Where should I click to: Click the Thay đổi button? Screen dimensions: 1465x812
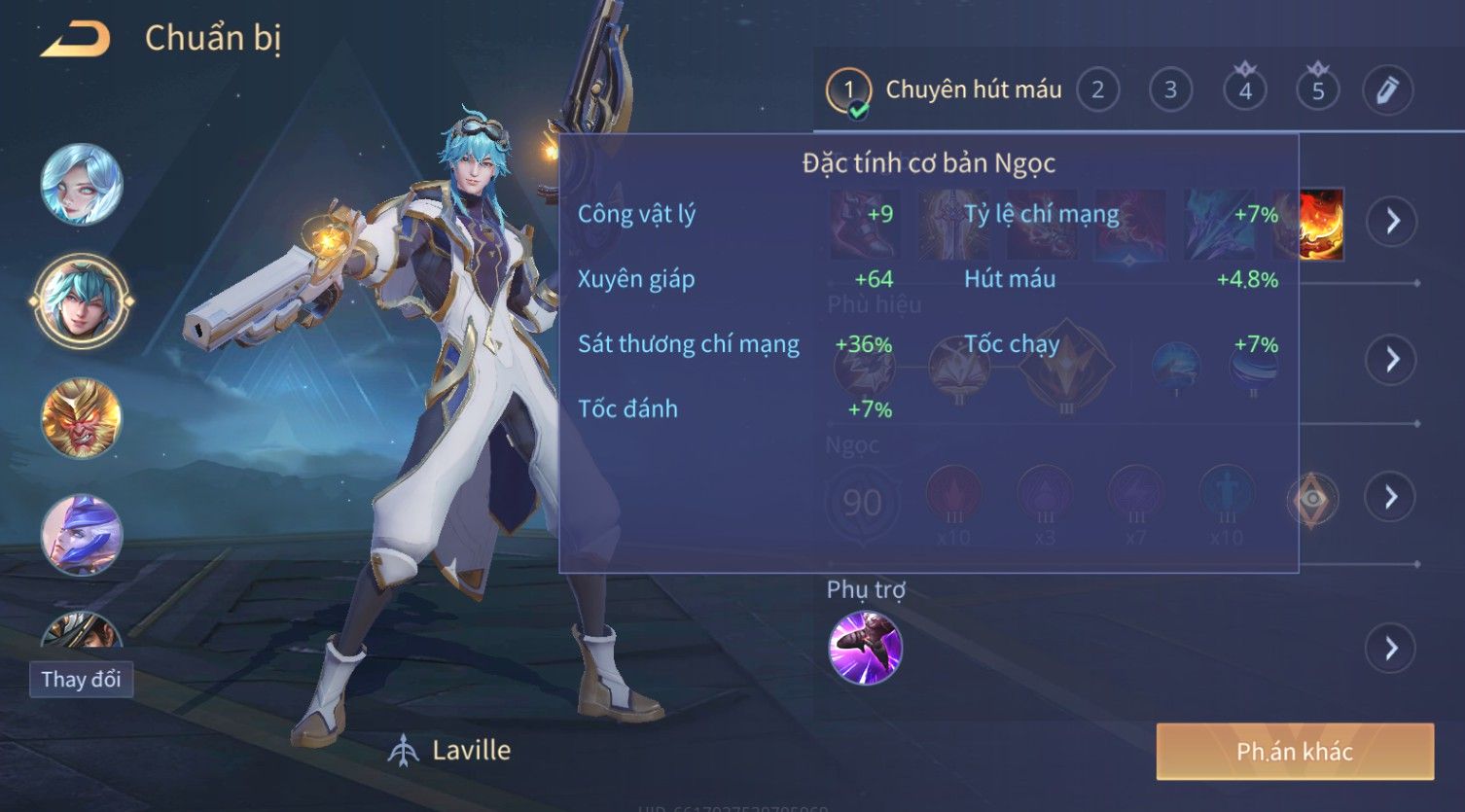pos(81,679)
